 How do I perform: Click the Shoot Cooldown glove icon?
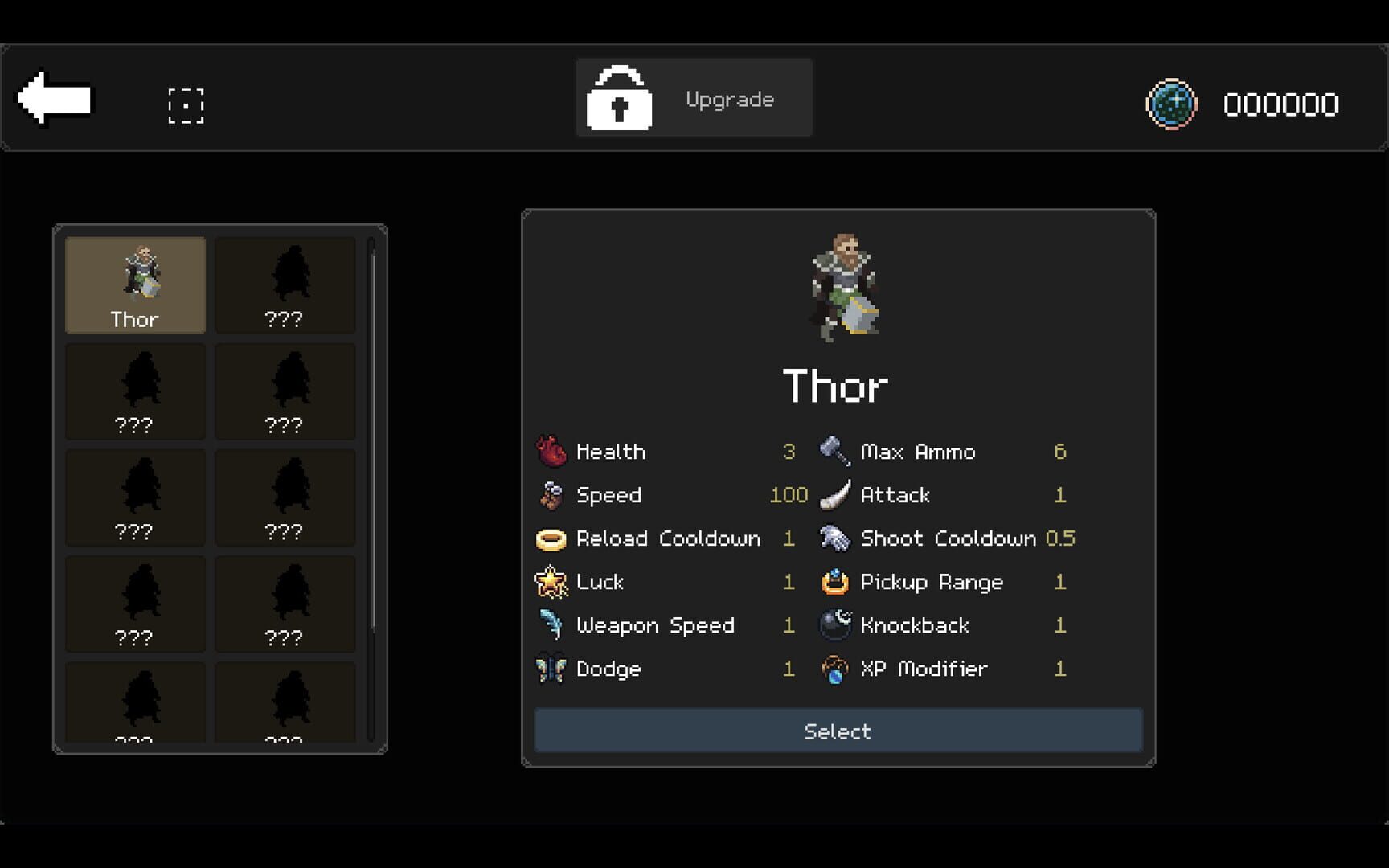(x=835, y=538)
